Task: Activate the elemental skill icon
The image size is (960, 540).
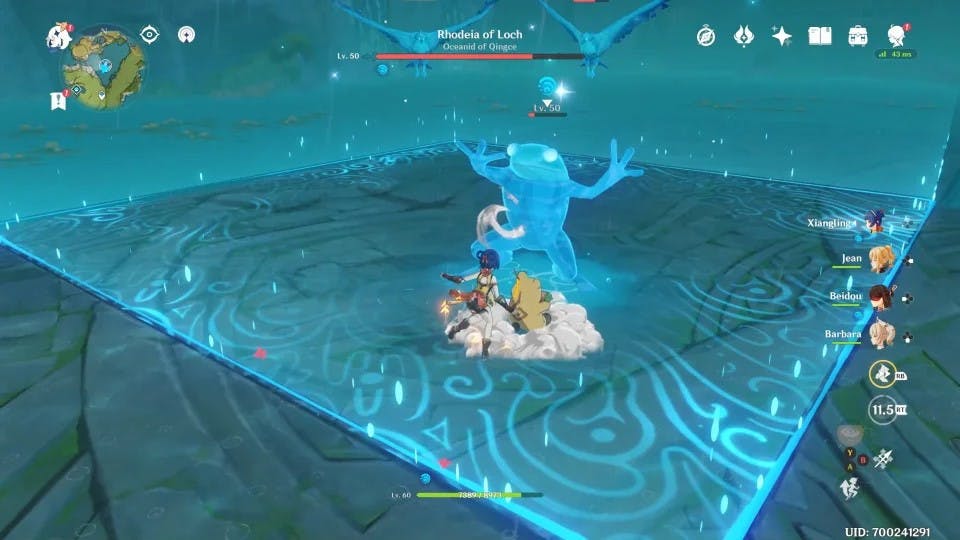Action: pos(881,374)
